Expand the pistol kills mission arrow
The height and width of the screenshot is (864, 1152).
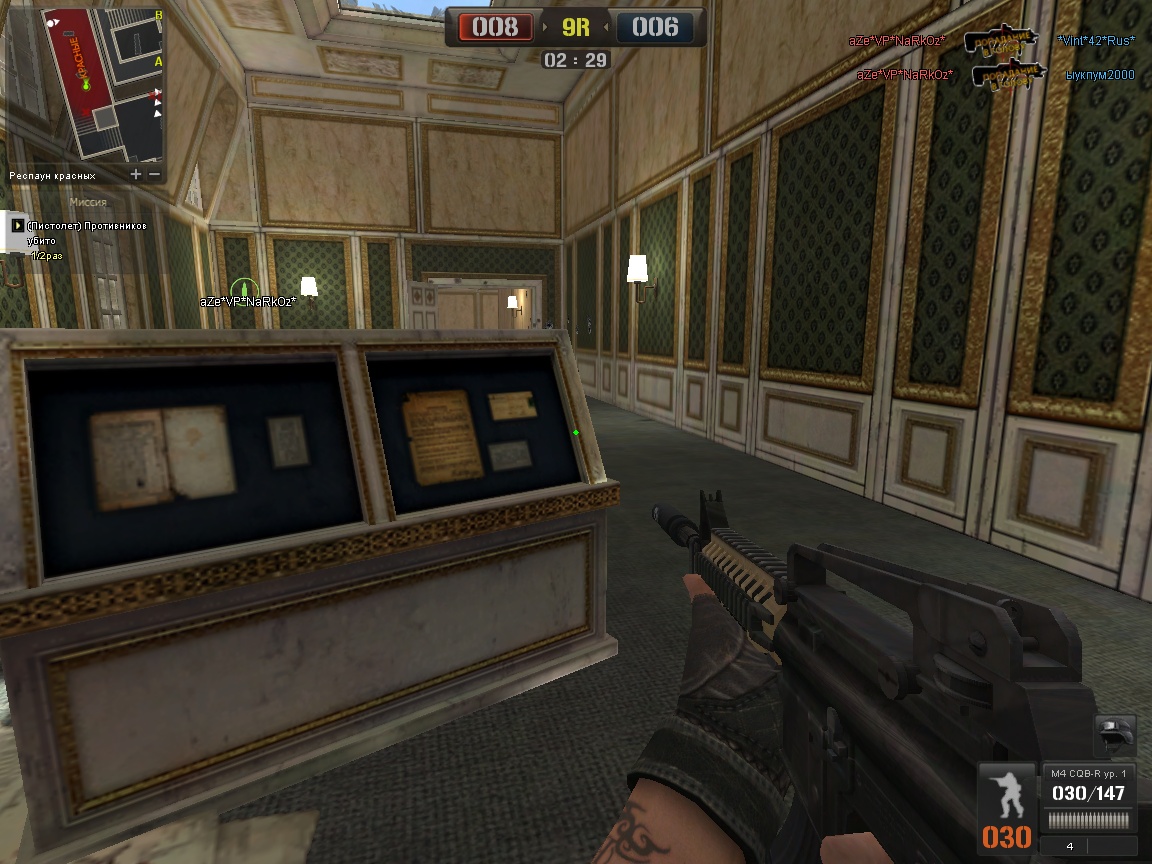pos(17,226)
